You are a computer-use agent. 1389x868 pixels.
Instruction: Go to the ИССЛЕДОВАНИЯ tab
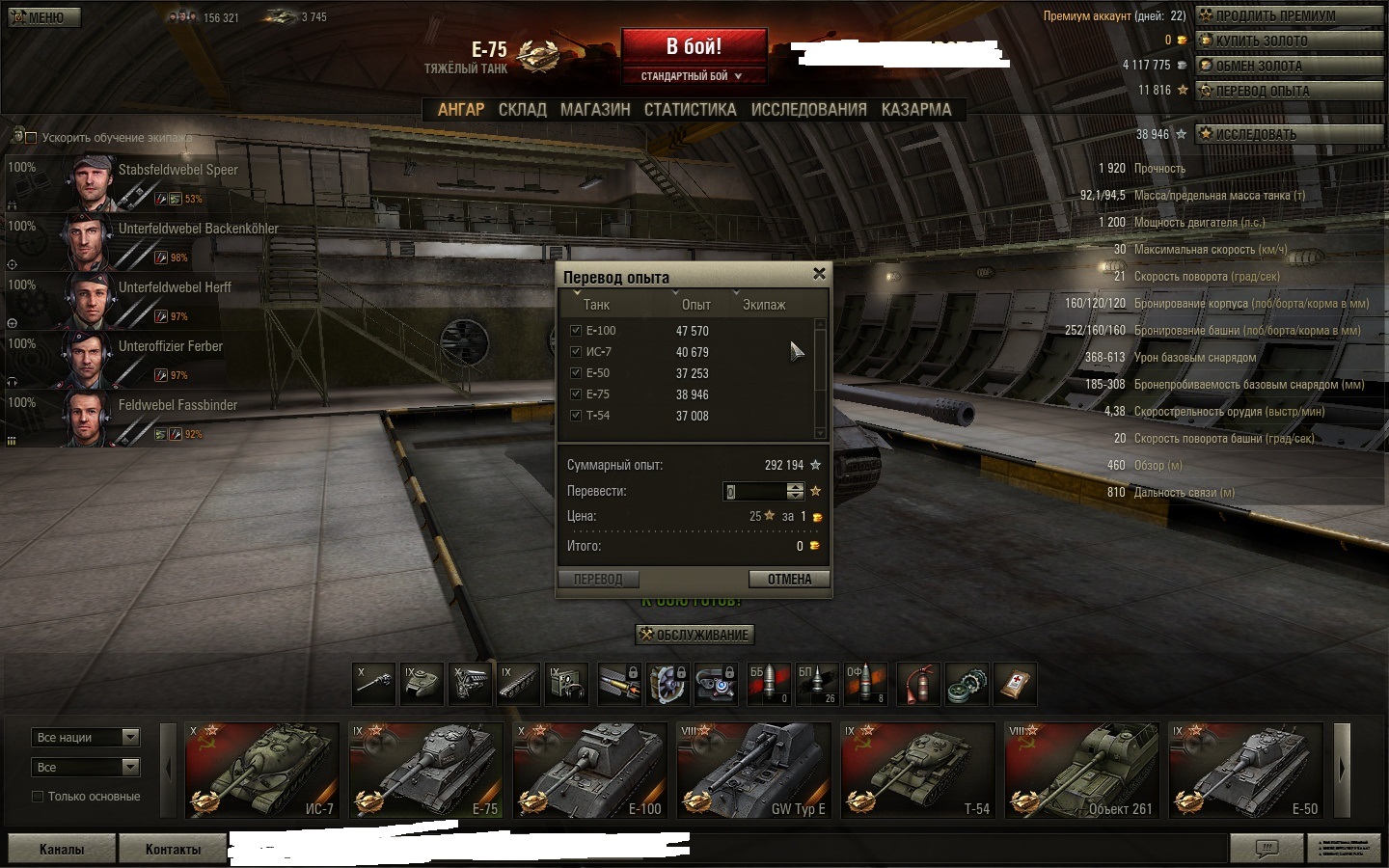click(x=808, y=110)
